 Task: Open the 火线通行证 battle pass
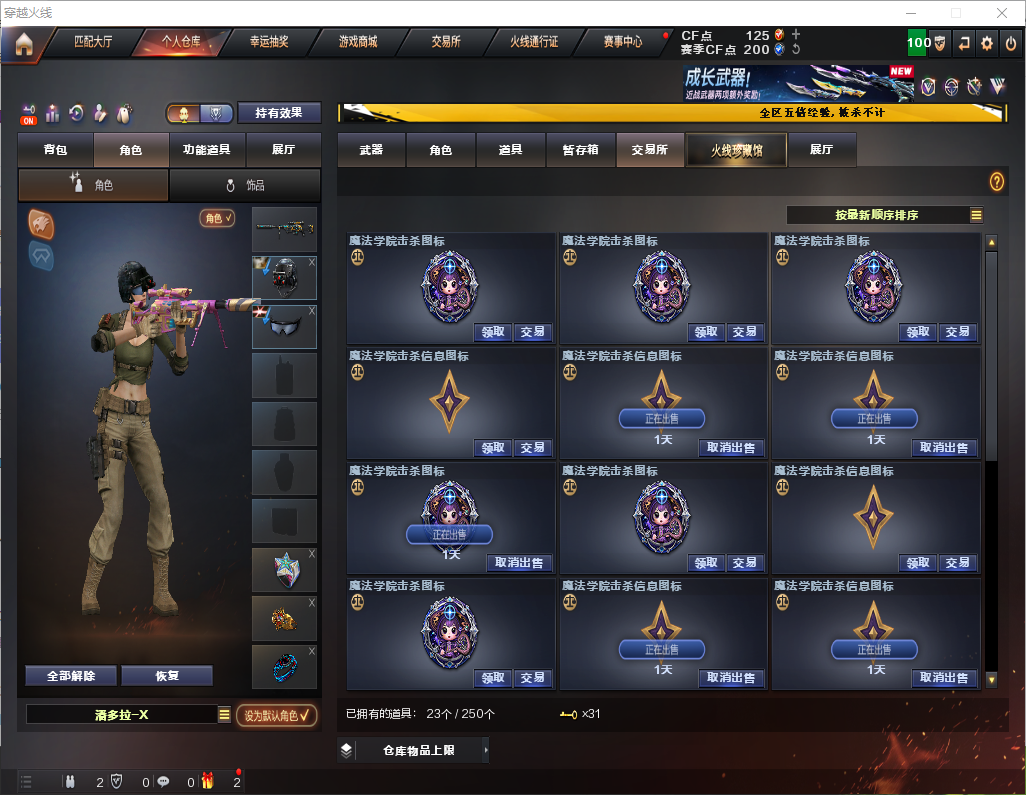[x=534, y=43]
